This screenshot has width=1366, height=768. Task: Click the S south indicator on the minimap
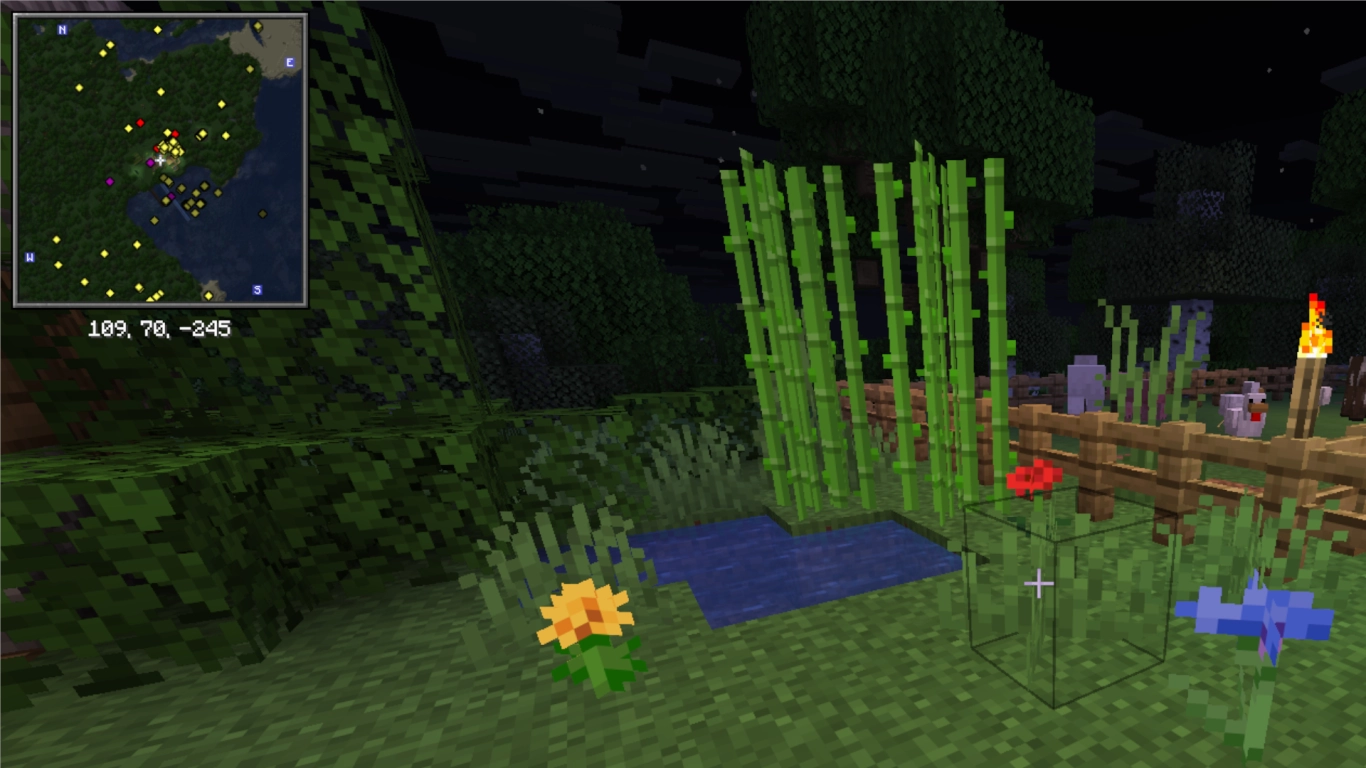(x=257, y=289)
